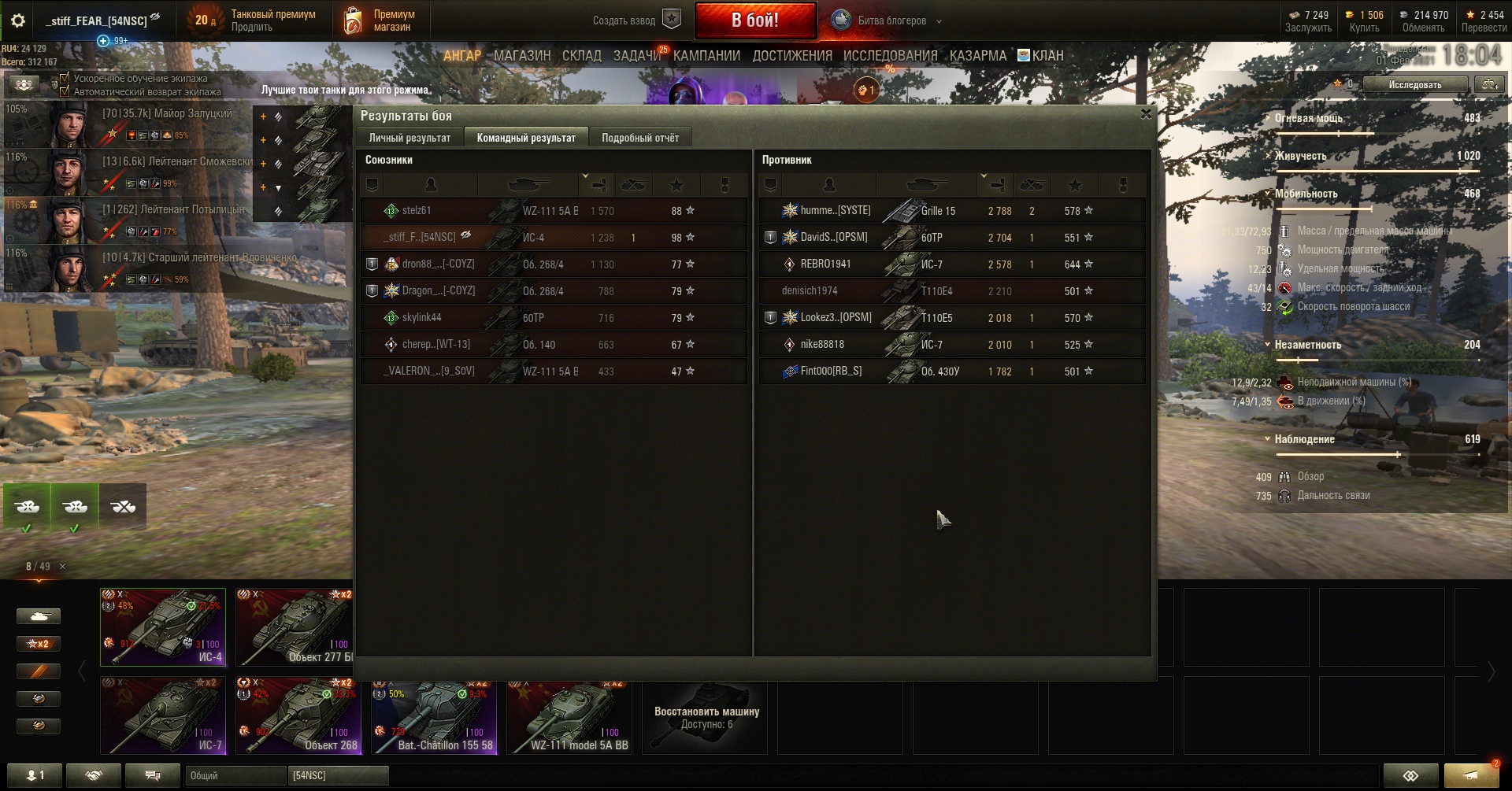1512x791 pixels.
Task: Select the Объект 268 tank in carousel
Action: [299, 716]
